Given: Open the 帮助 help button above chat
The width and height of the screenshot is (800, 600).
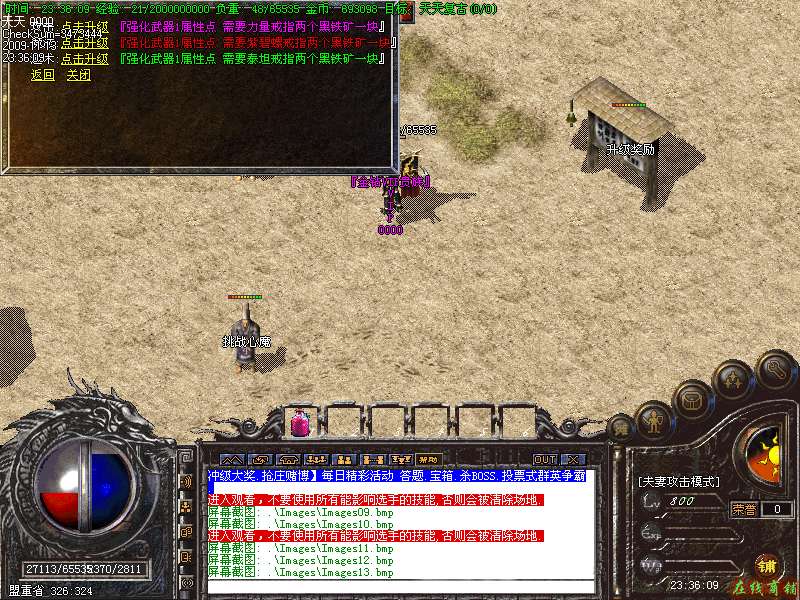Looking at the screenshot, I should 429,459.
